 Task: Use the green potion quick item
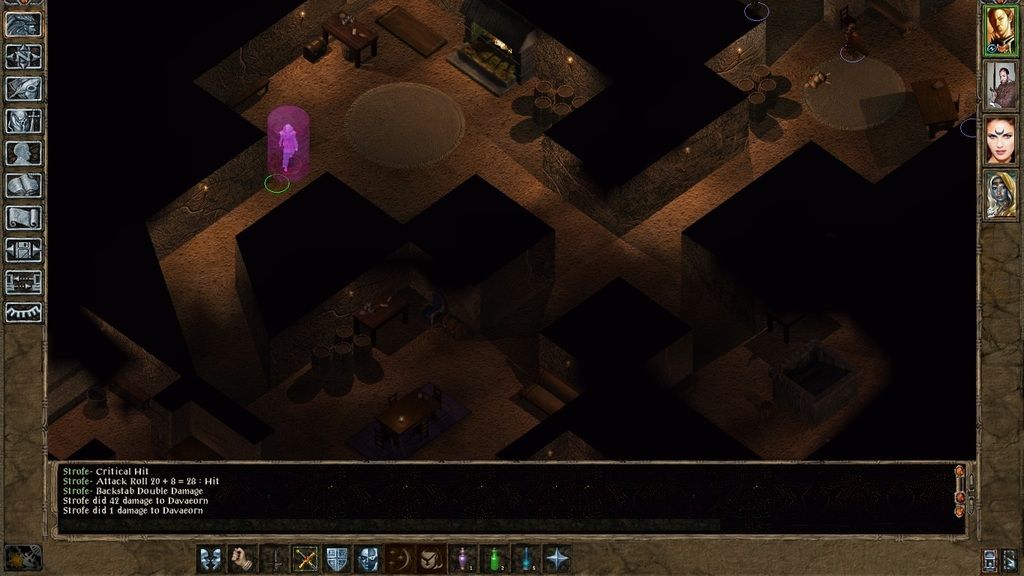pyautogui.click(x=494, y=559)
